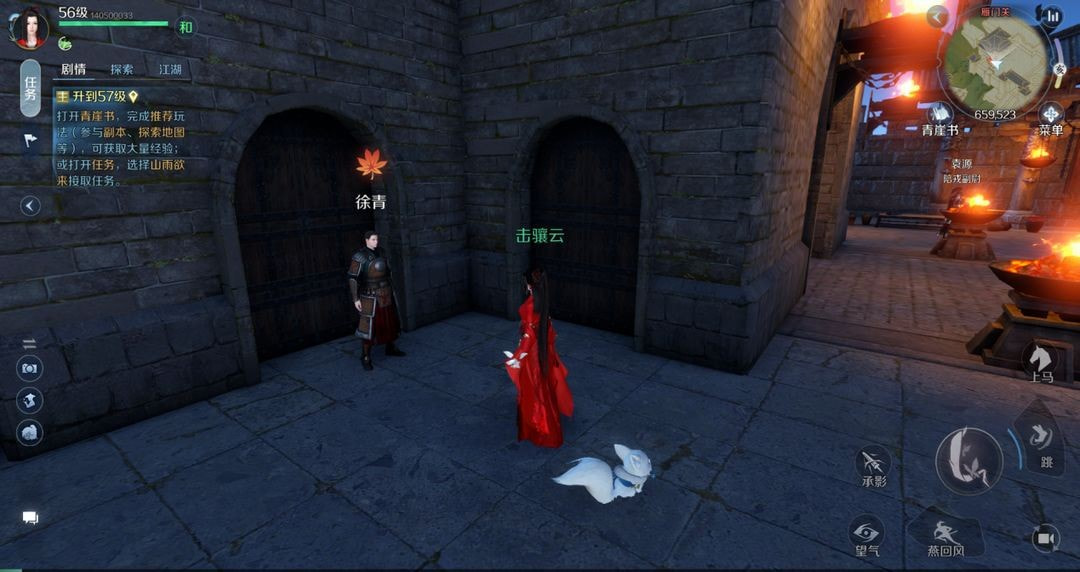Open the 菜单 main menu
This screenshot has width=1080, height=572.
1050,118
